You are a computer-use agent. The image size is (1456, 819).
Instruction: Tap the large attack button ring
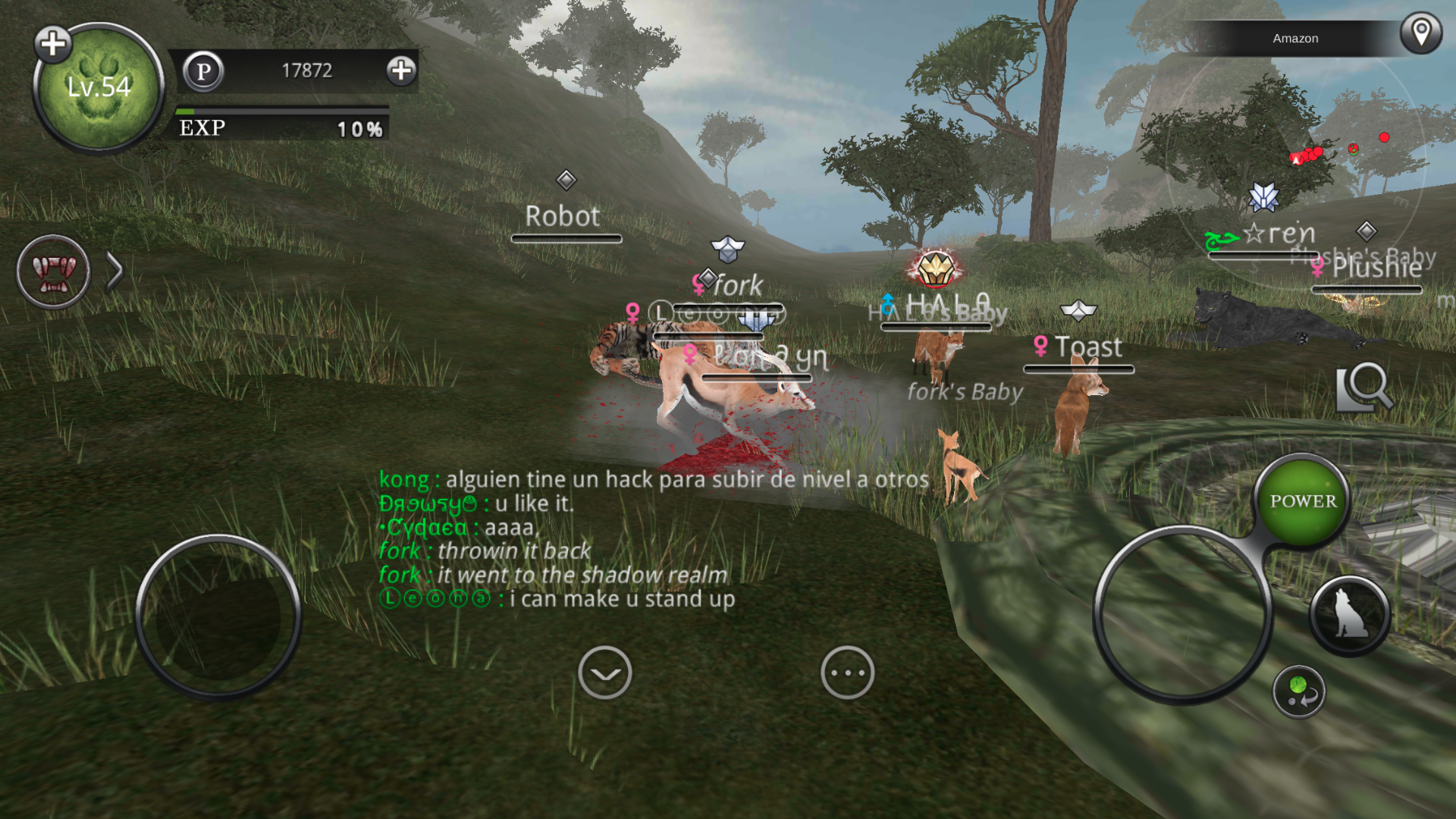[x=1181, y=613]
